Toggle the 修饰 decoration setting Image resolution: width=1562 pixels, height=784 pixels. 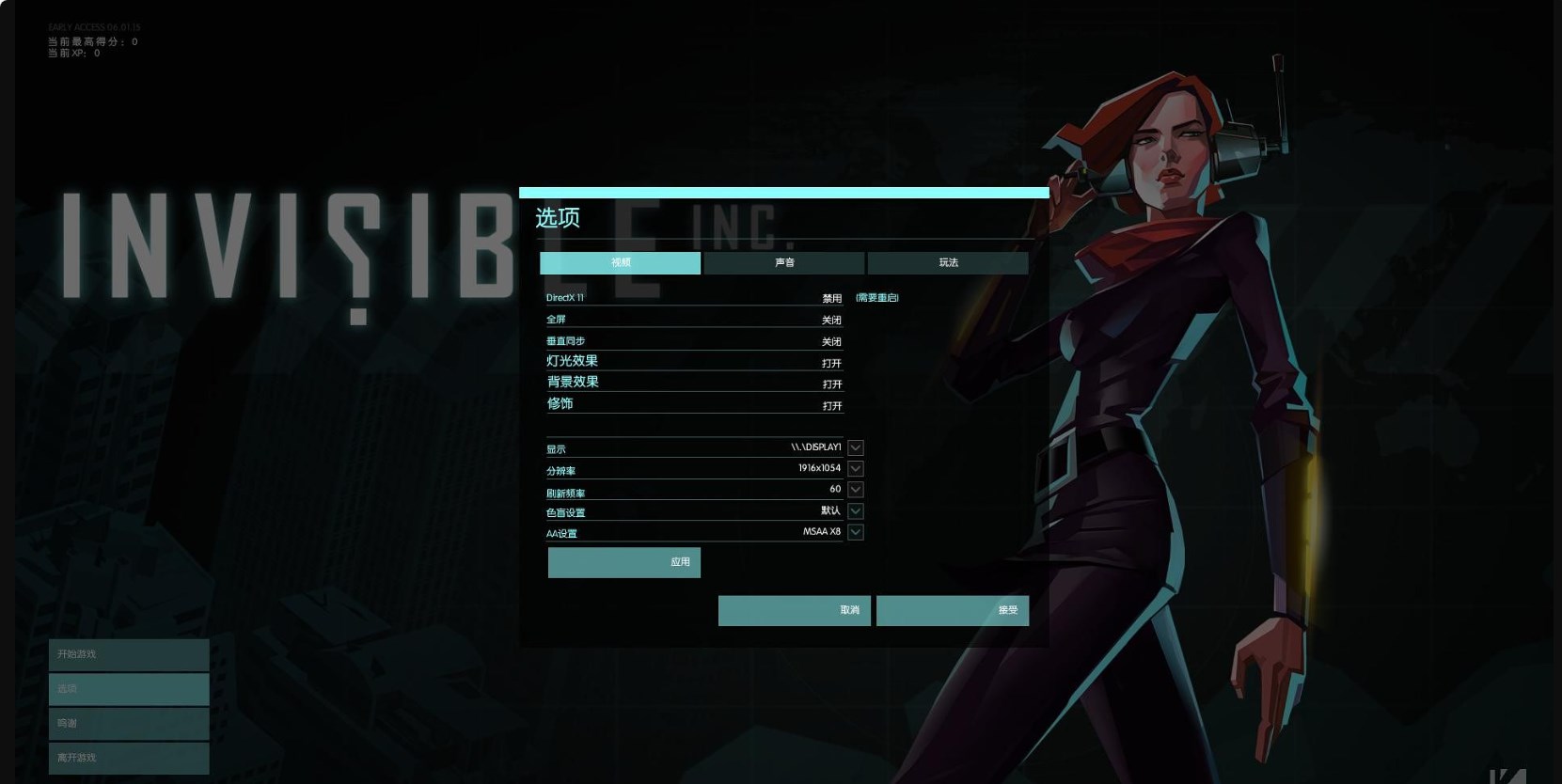(x=831, y=406)
